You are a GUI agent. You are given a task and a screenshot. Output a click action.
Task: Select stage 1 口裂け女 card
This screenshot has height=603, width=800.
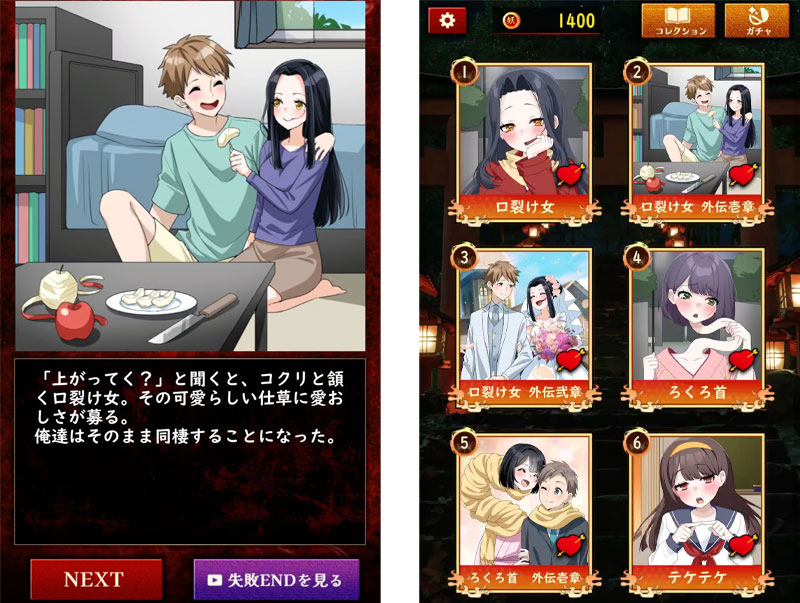click(525, 140)
